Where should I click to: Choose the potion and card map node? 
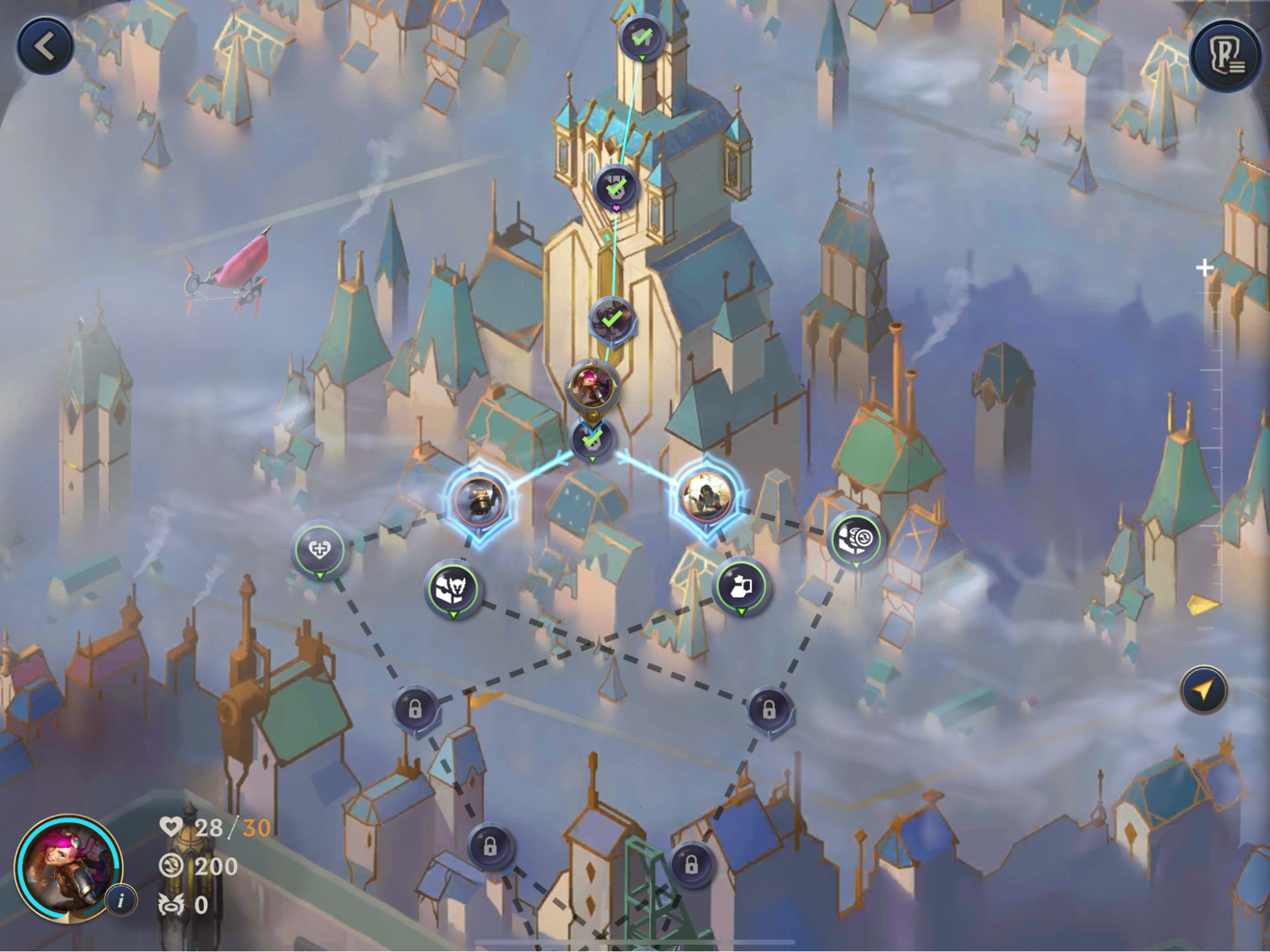point(741,586)
